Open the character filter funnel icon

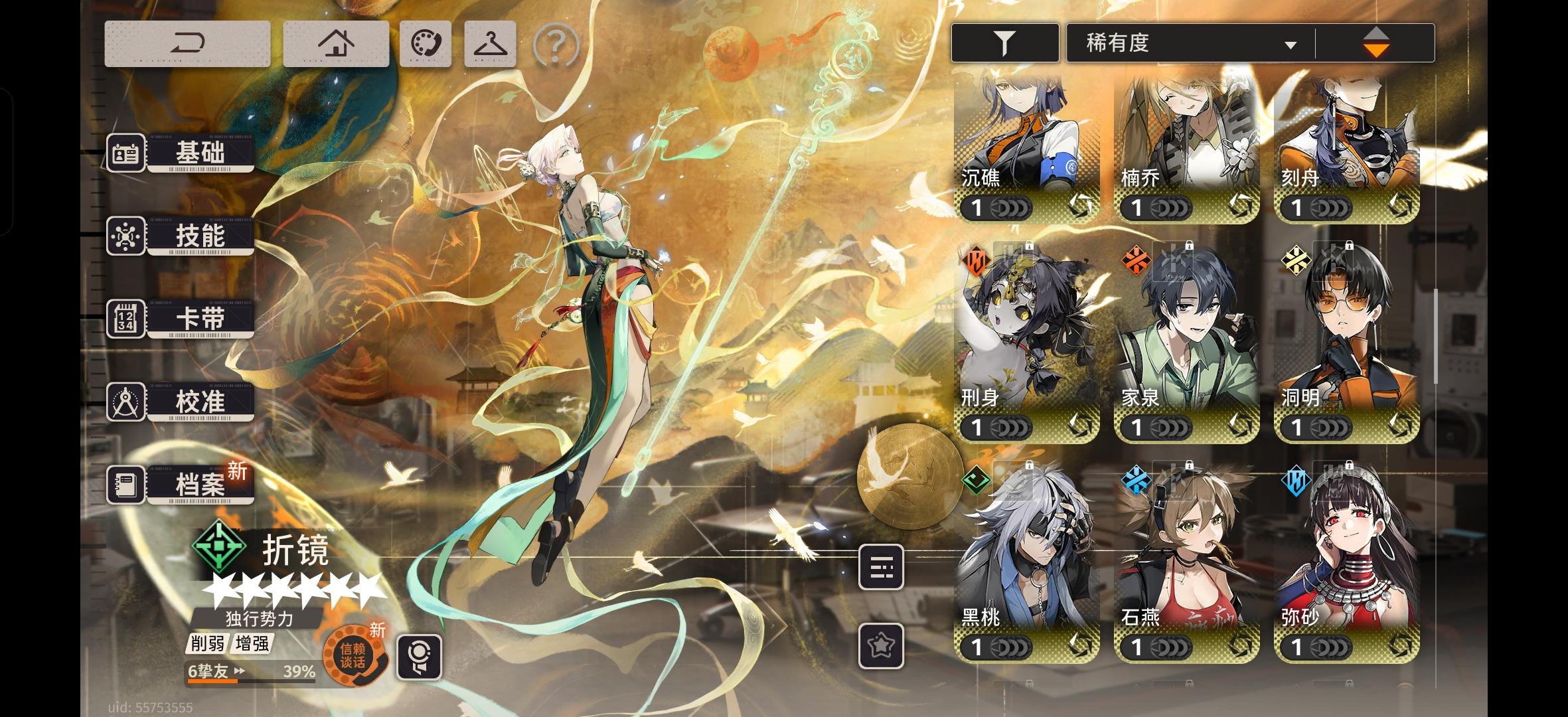(x=1004, y=42)
